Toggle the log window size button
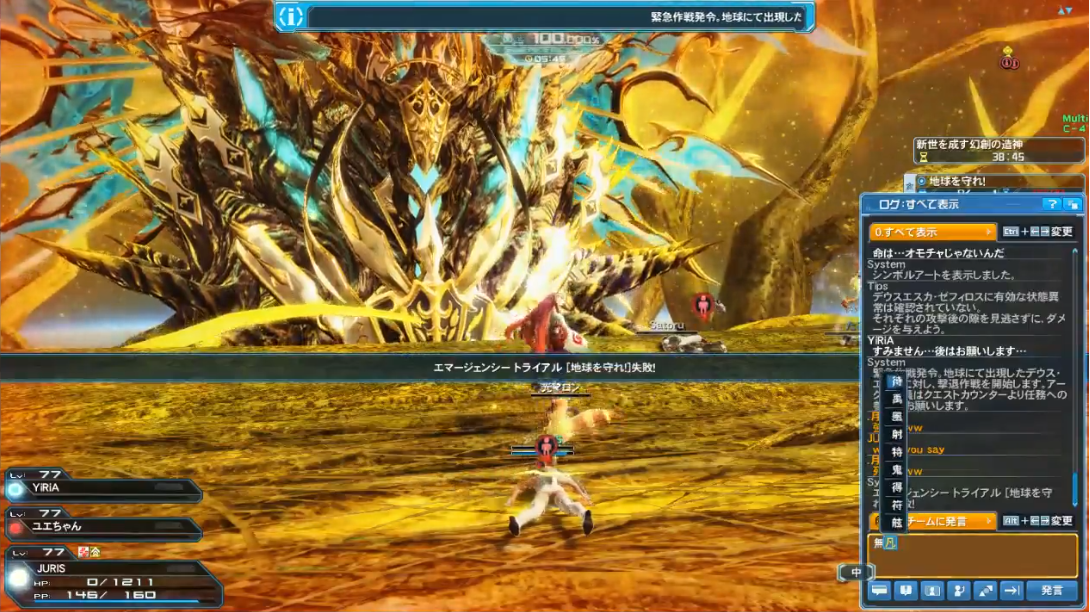Screen dimensions: 1090x612 pos(1072,204)
